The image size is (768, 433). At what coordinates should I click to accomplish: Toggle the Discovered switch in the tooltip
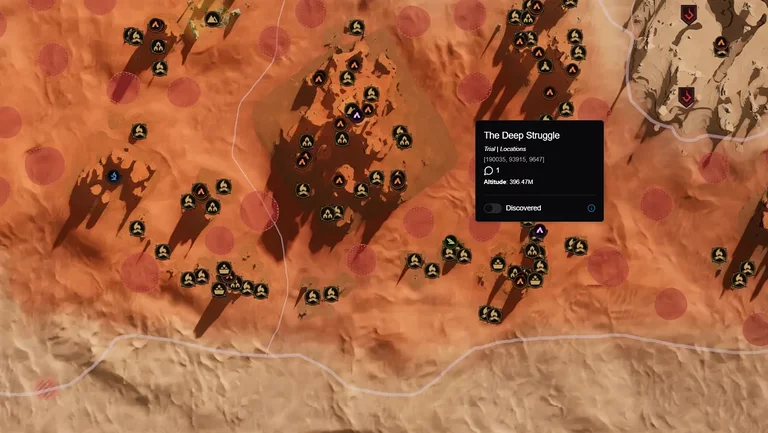tap(493, 208)
